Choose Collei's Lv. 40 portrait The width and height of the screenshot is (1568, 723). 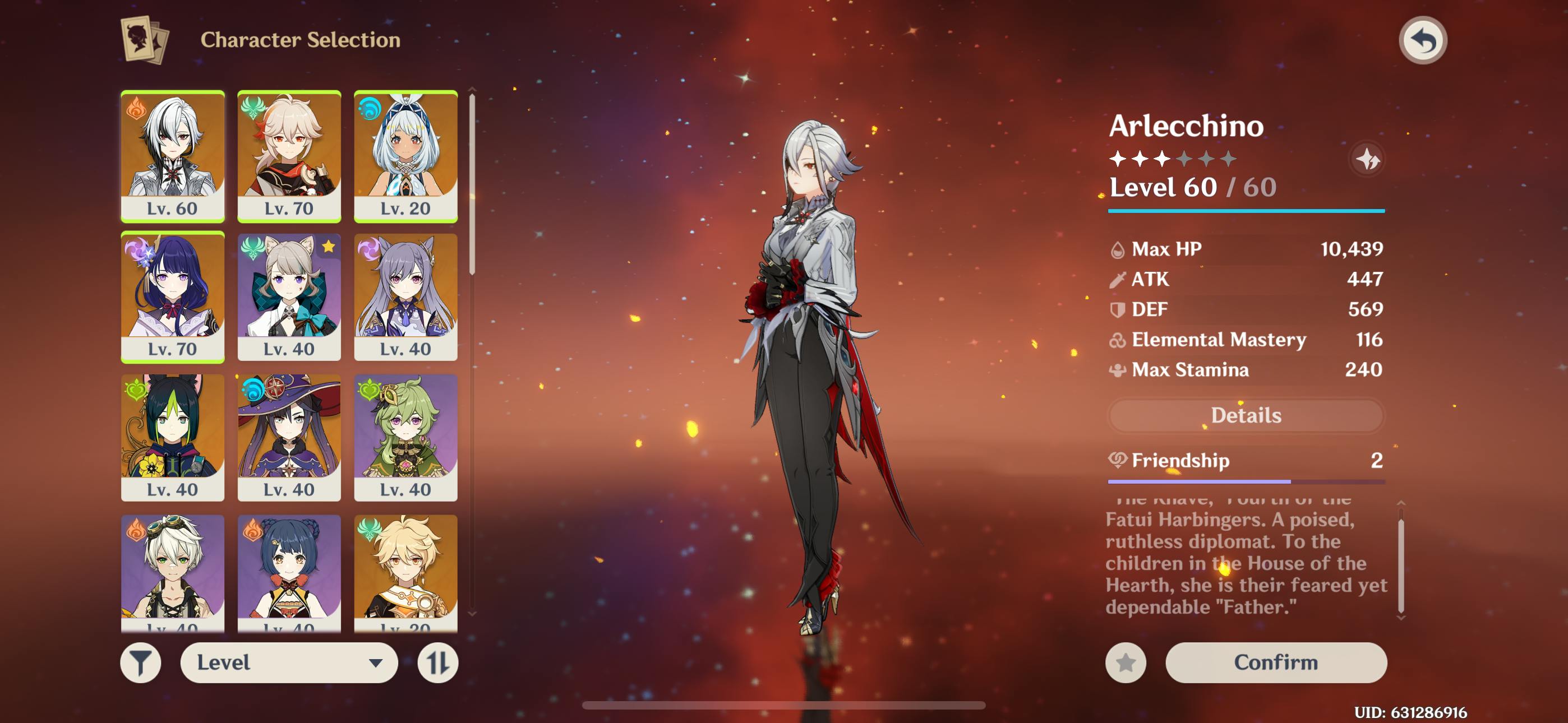(405, 437)
